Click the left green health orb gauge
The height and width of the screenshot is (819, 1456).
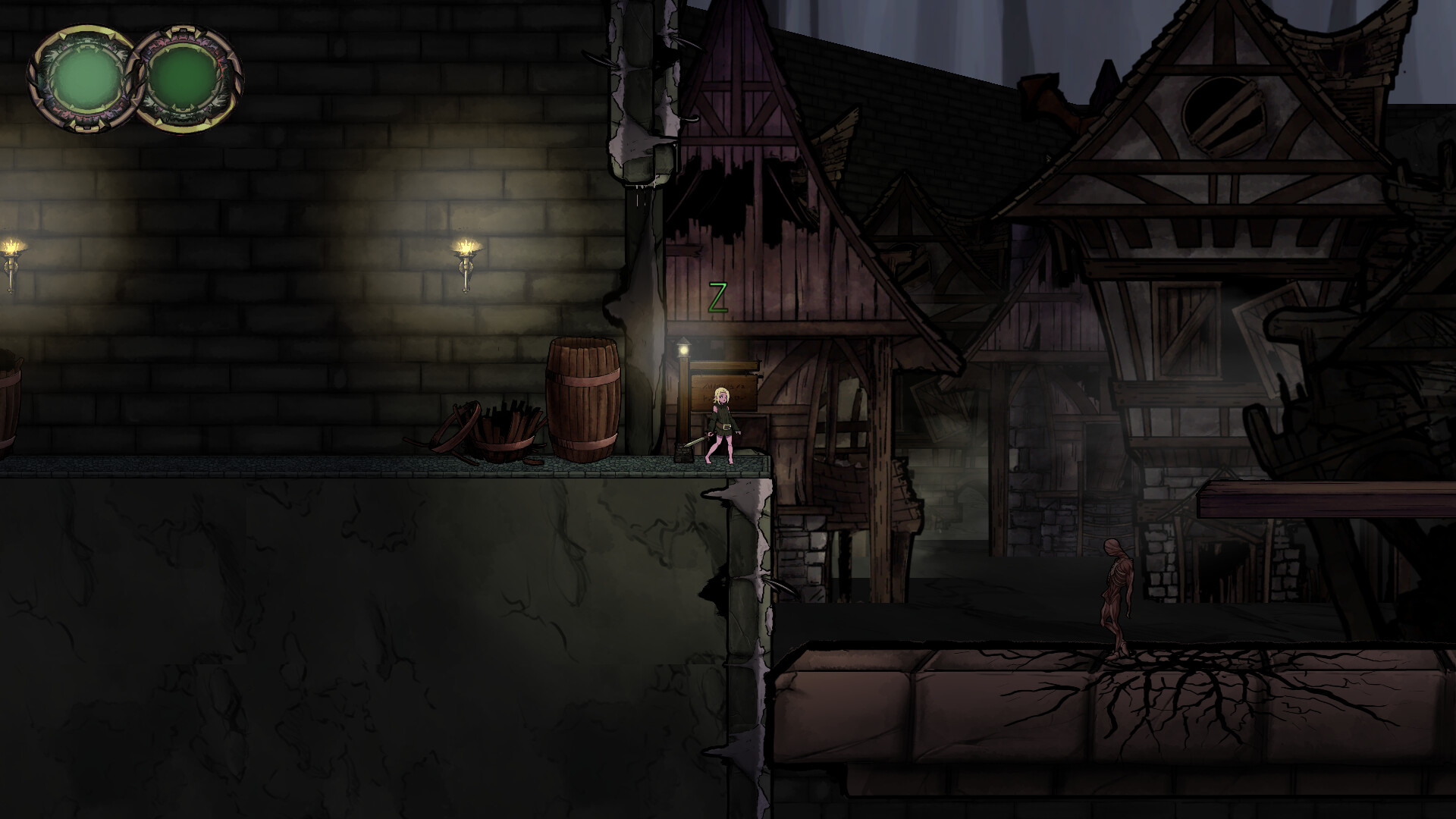point(85,80)
